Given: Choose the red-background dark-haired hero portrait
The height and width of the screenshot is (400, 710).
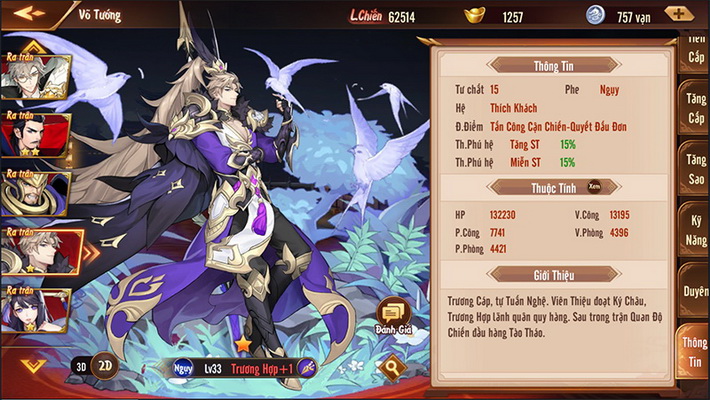Looking at the screenshot, I should pyautogui.click(x=36, y=135).
